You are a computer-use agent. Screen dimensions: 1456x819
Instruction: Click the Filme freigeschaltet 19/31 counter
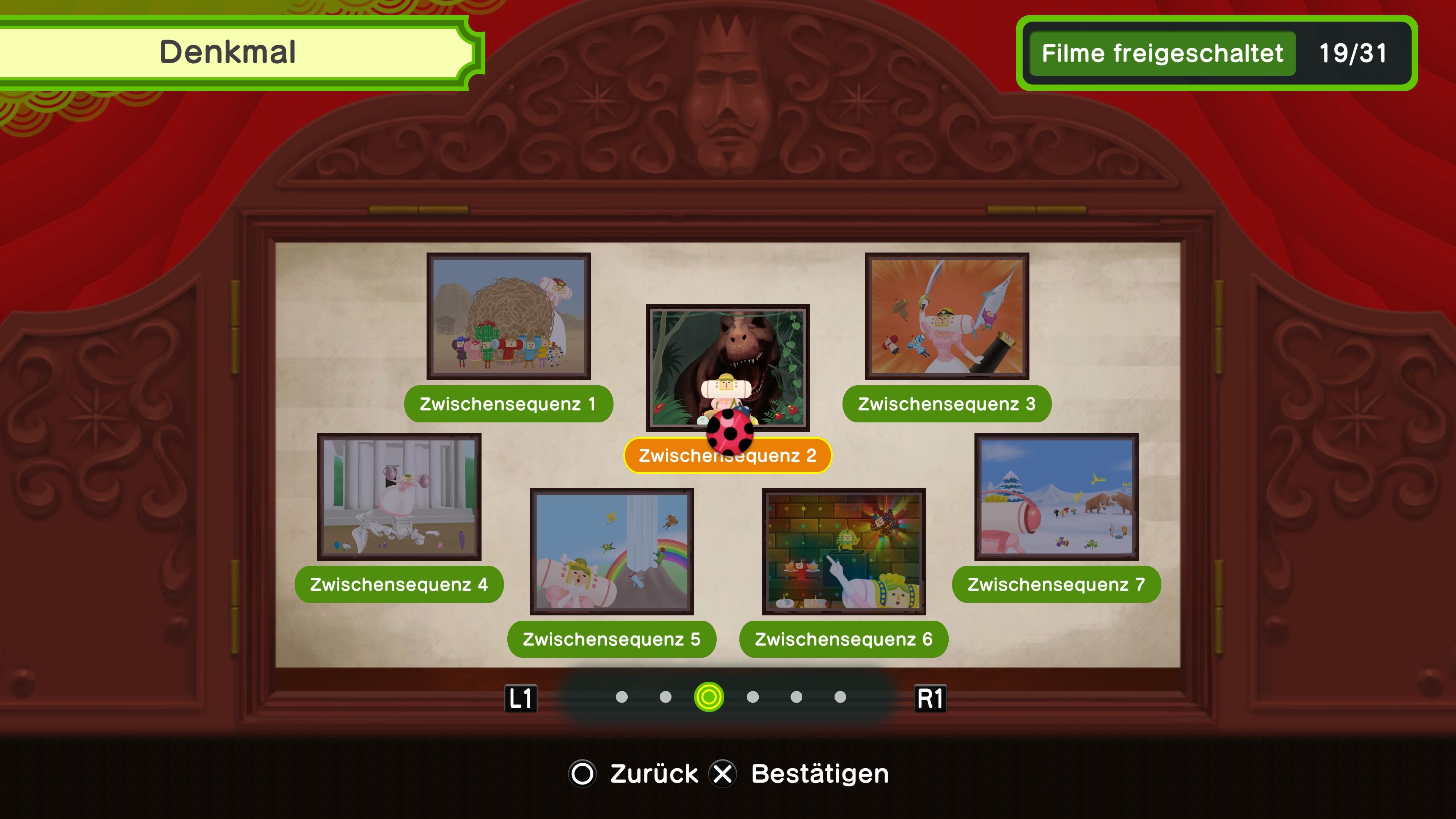pos(1215,54)
